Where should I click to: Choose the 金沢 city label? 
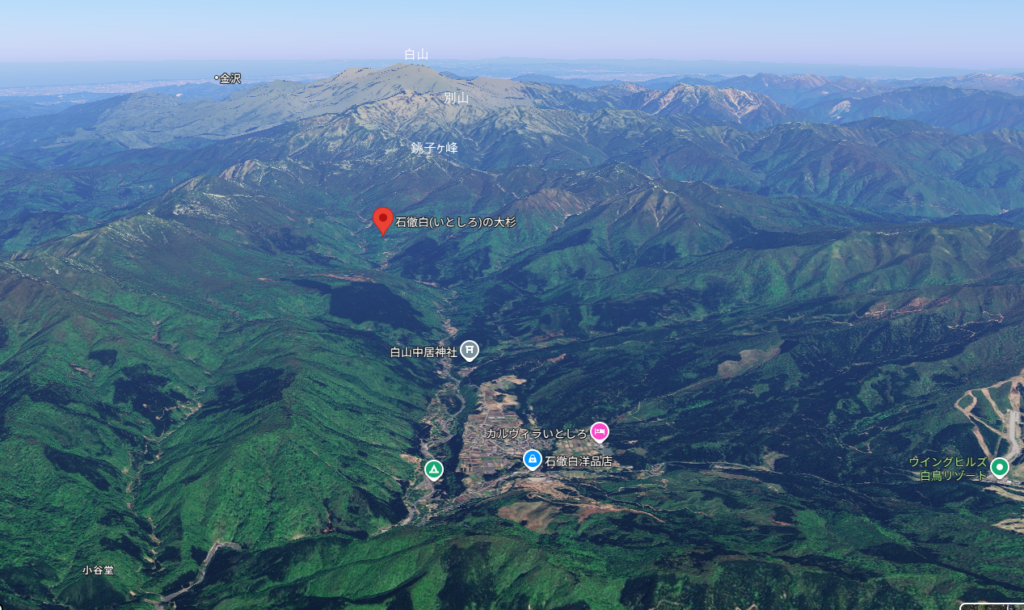(229, 78)
